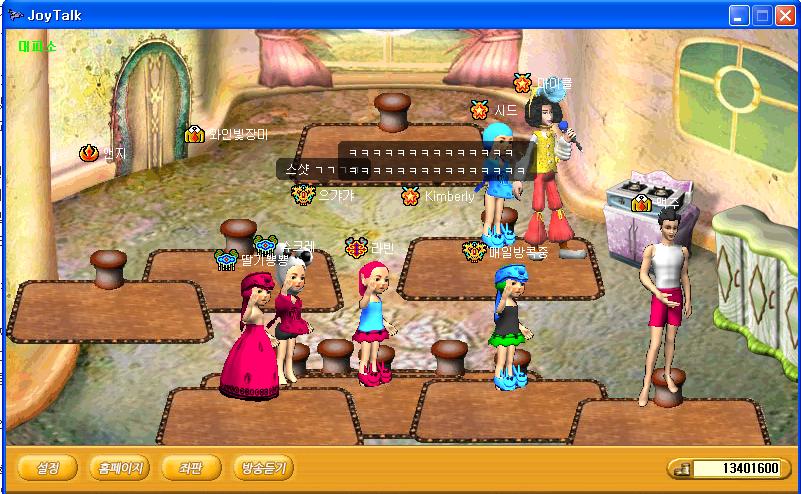Click the 좌판 button

tap(190, 467)
